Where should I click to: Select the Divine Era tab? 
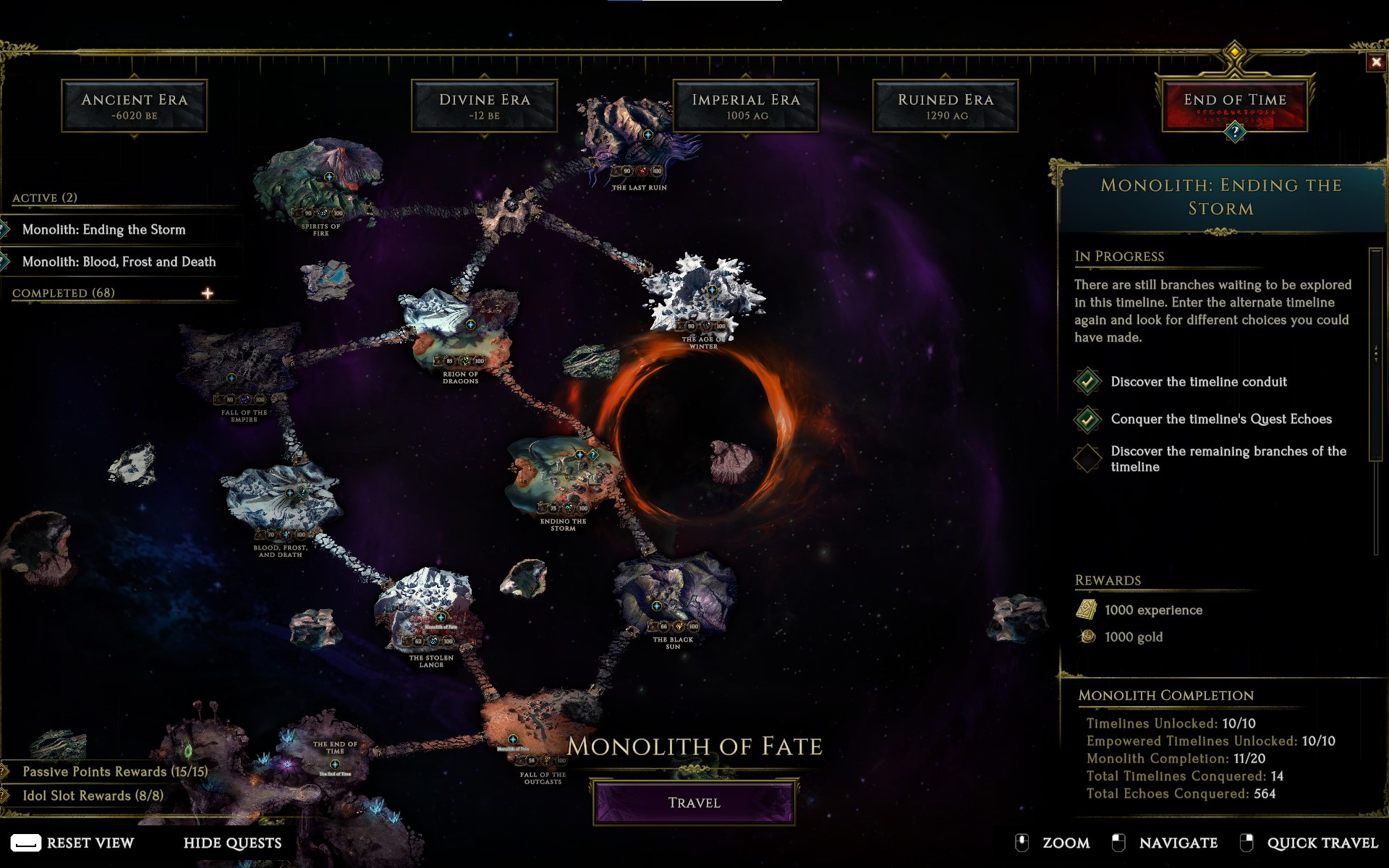484,106
